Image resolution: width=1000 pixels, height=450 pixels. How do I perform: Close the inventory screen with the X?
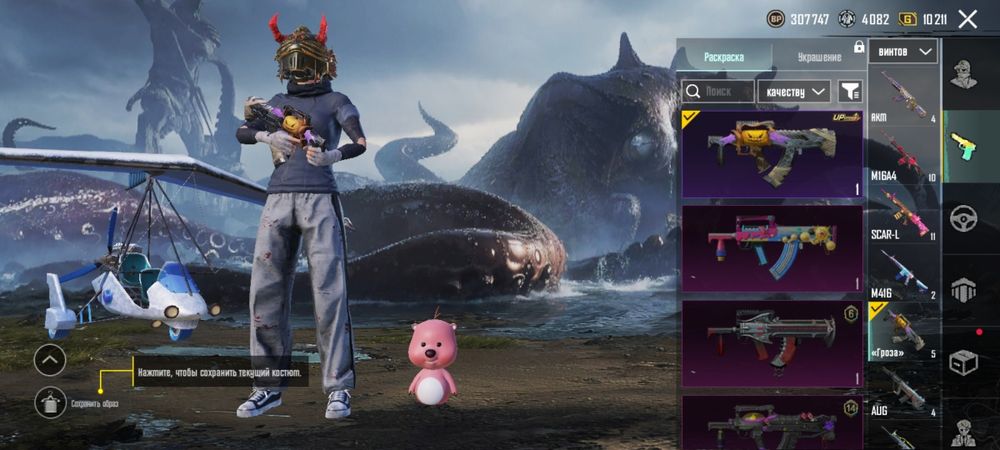tap(967, 19)
